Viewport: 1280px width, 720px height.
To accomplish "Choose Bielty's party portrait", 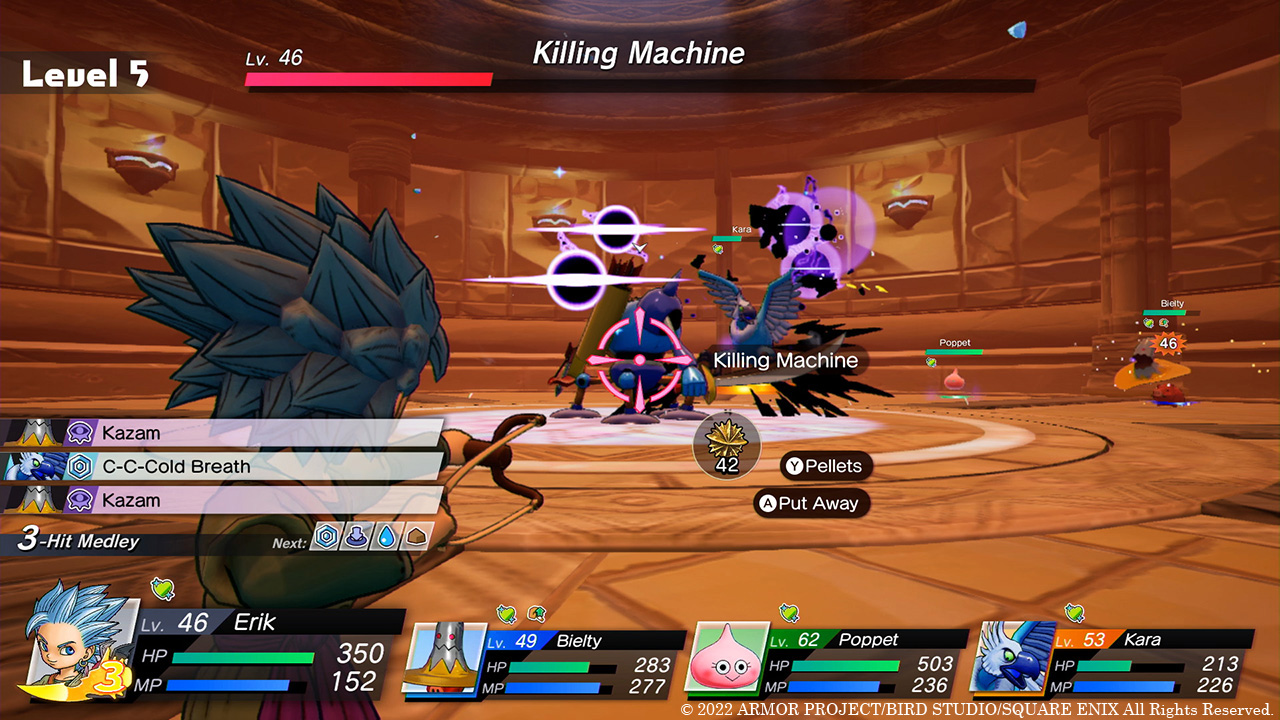I will [x=438, y=656].
